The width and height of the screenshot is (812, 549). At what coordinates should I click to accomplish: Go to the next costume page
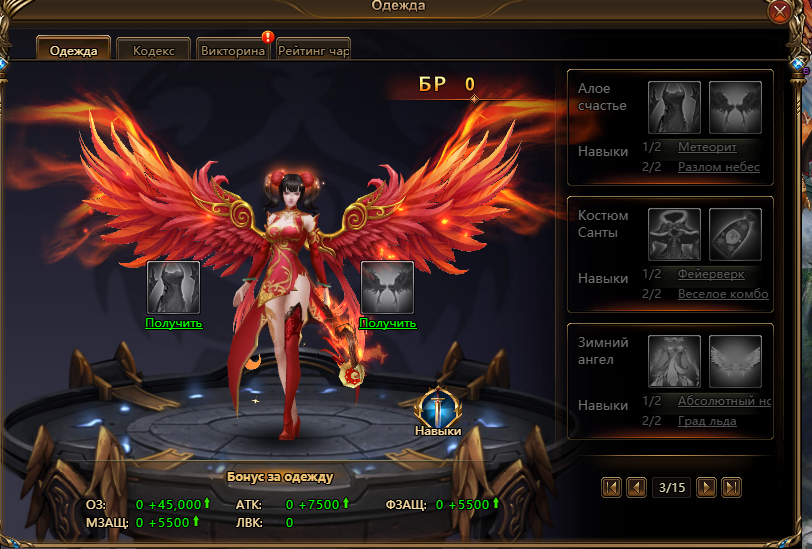coord(707,487)
